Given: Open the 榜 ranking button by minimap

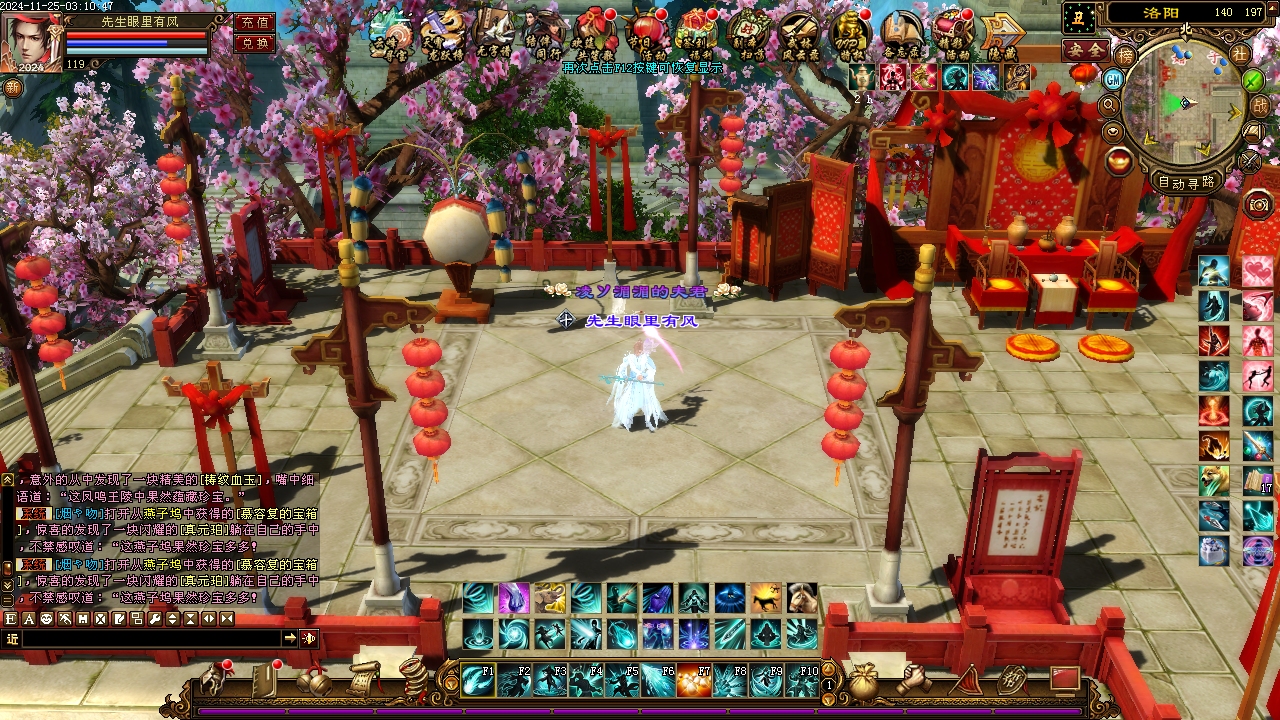Looking at the screenshot, I should [1126, 54].
